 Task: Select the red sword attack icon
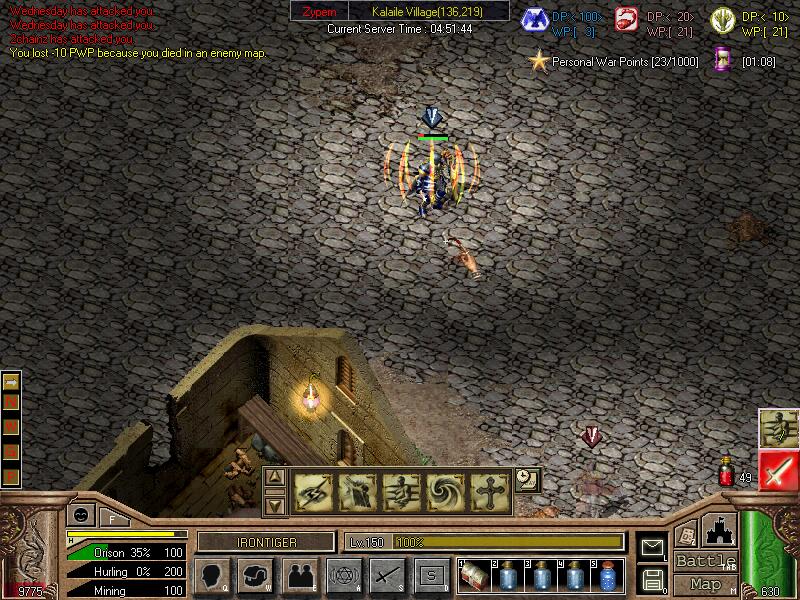point(777,469)
